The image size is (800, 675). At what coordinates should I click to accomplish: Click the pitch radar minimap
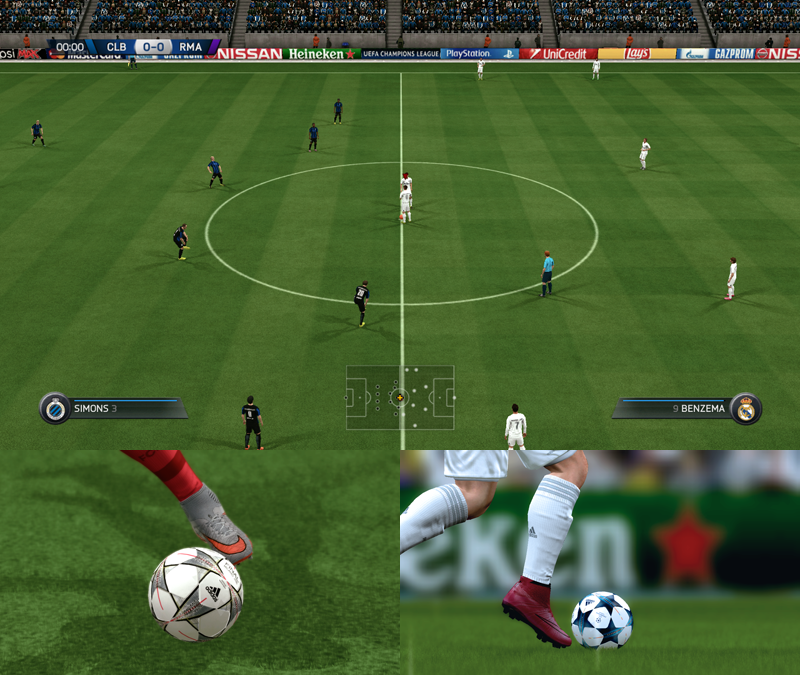point(400,397)
